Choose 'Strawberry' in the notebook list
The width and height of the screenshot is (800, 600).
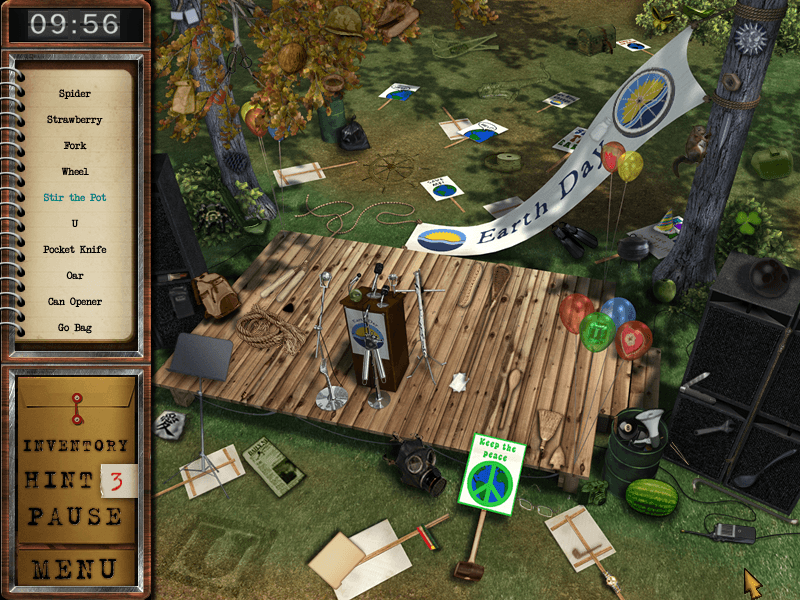[x=75, y=120]
